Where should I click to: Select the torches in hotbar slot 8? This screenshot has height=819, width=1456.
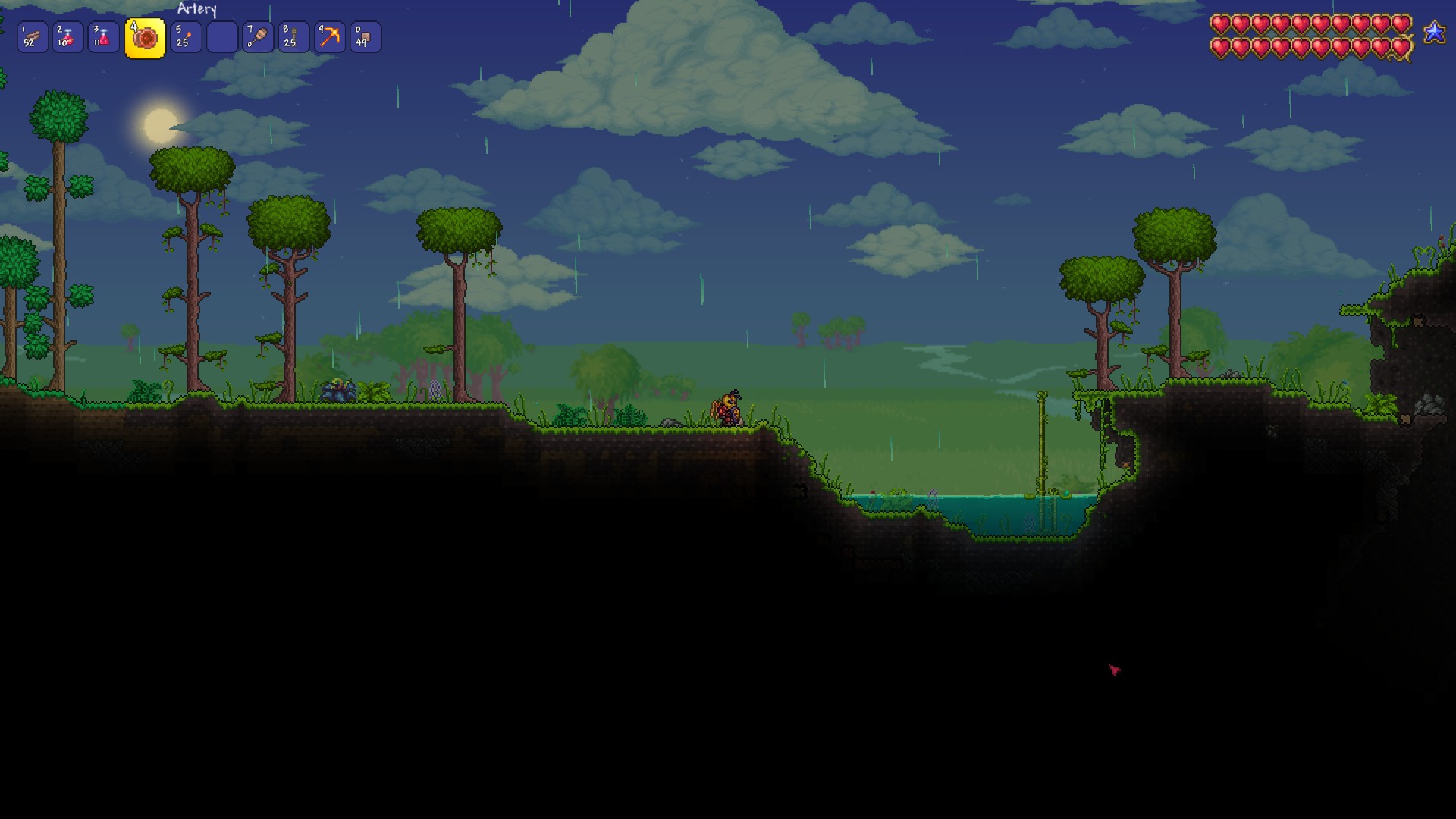(x=294, y=36)
